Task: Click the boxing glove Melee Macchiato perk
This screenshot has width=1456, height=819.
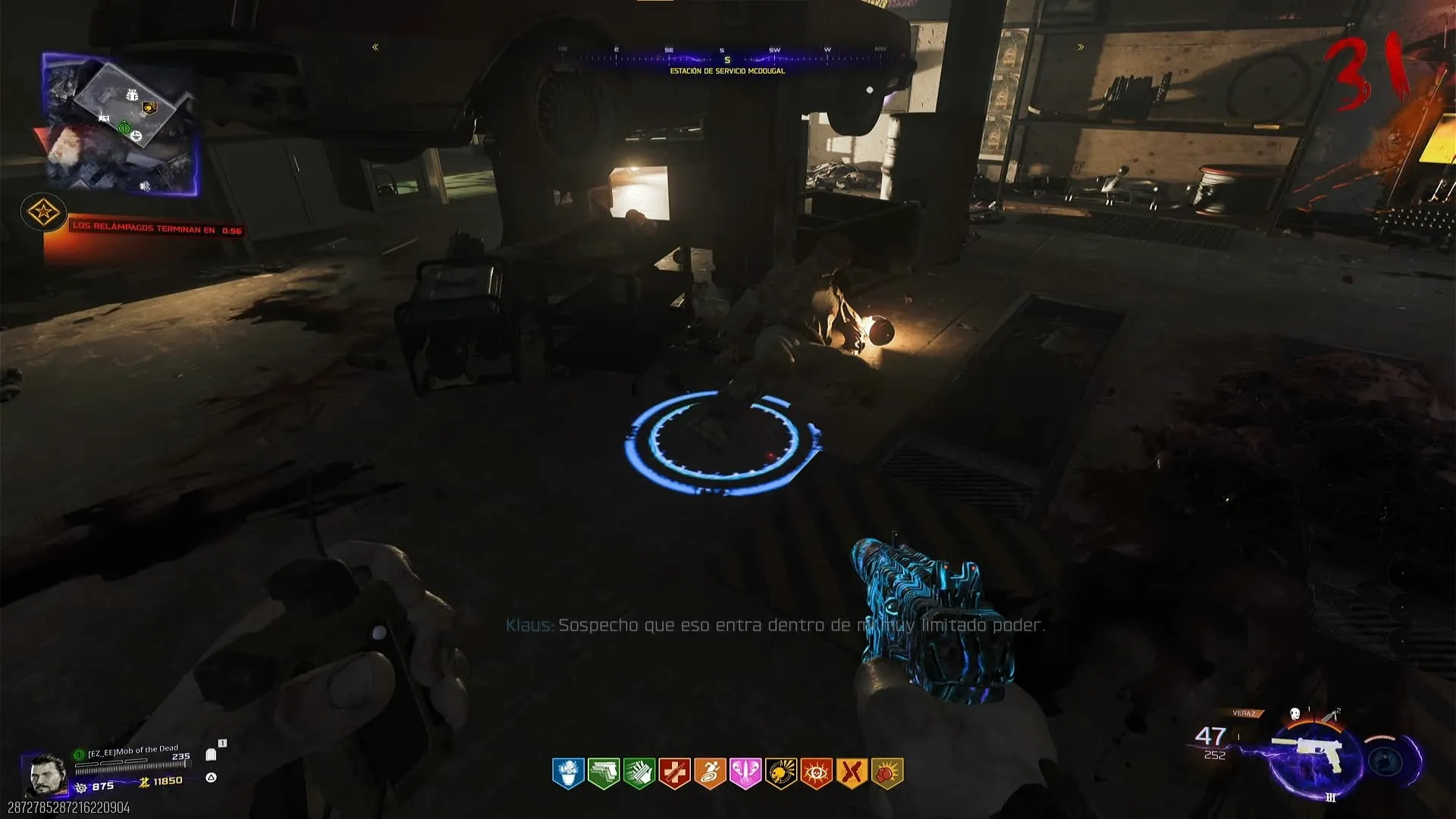Action: coord(887,773)
